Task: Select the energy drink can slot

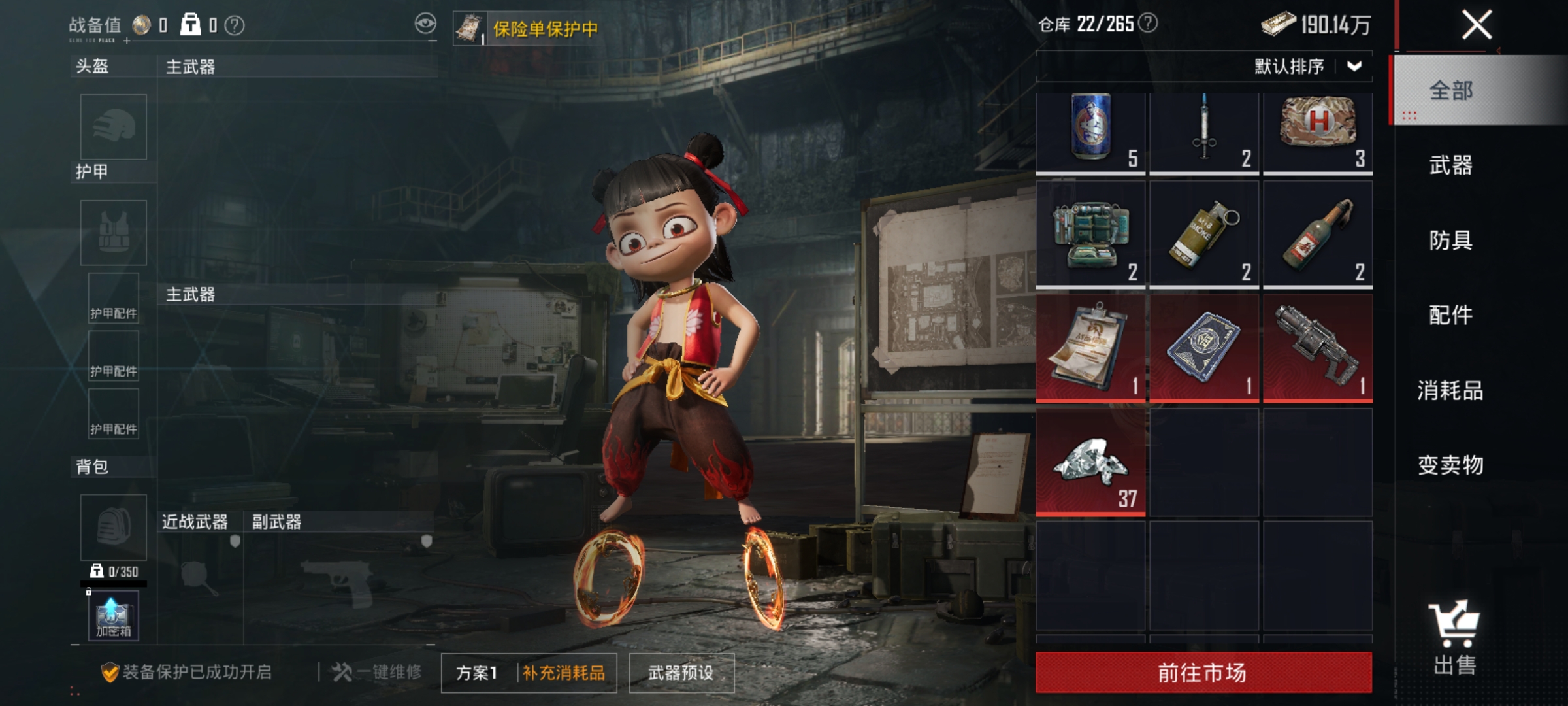Action: (1090, 133)
